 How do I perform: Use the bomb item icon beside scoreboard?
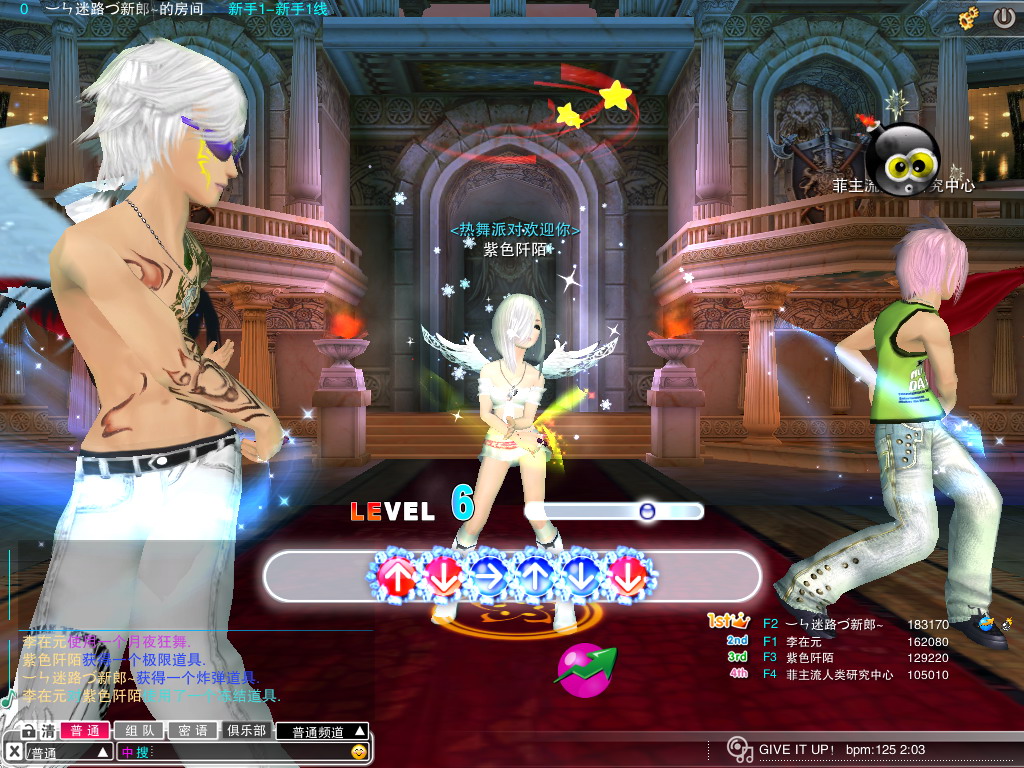pyautogui.click(x=1006, y=624)
